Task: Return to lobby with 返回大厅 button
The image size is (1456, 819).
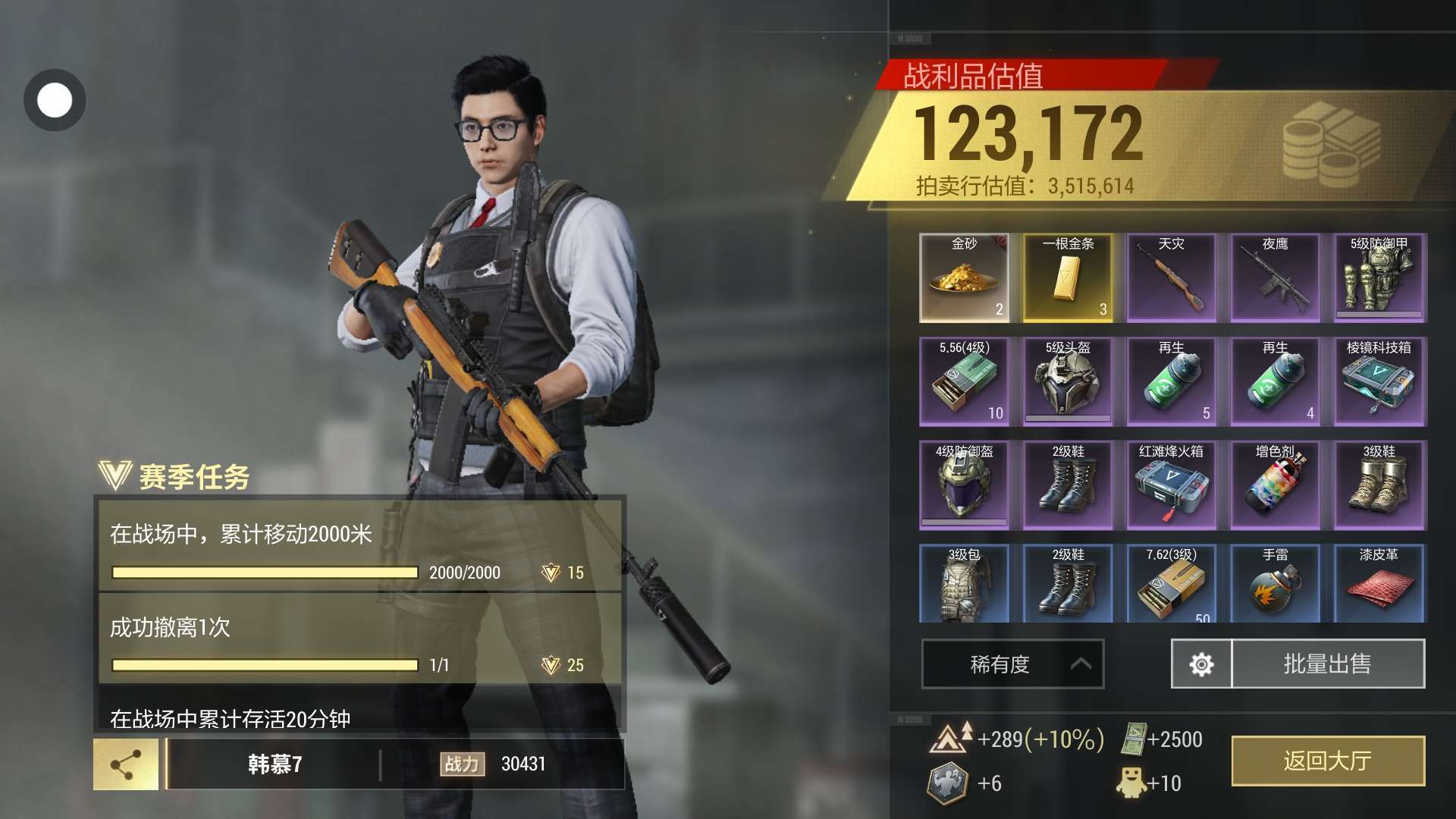Action: (1328, 761)
